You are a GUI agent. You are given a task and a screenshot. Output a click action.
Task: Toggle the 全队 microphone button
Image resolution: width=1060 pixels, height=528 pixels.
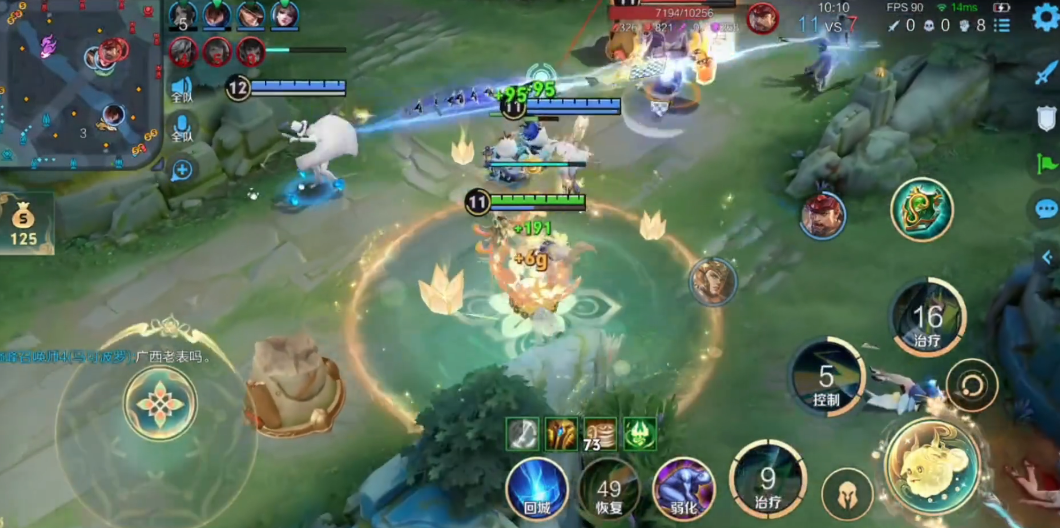coord(182,128)
